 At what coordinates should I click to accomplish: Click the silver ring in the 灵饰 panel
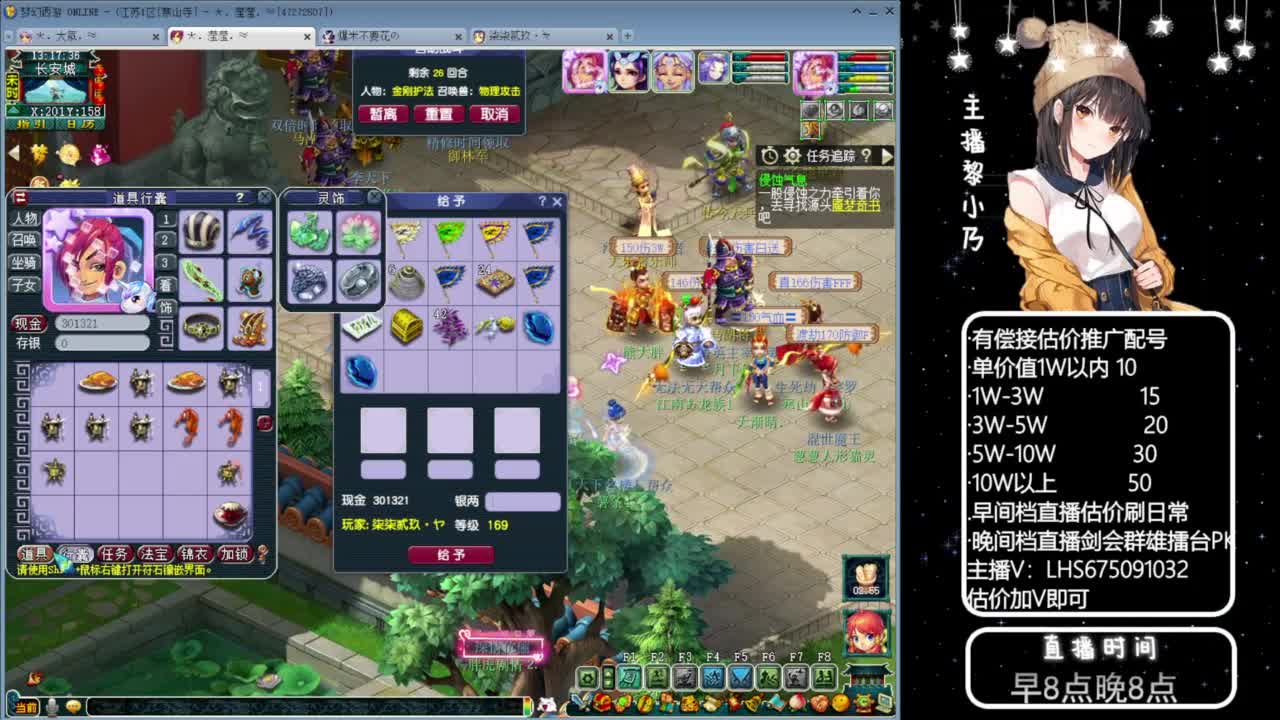[358, 281]
